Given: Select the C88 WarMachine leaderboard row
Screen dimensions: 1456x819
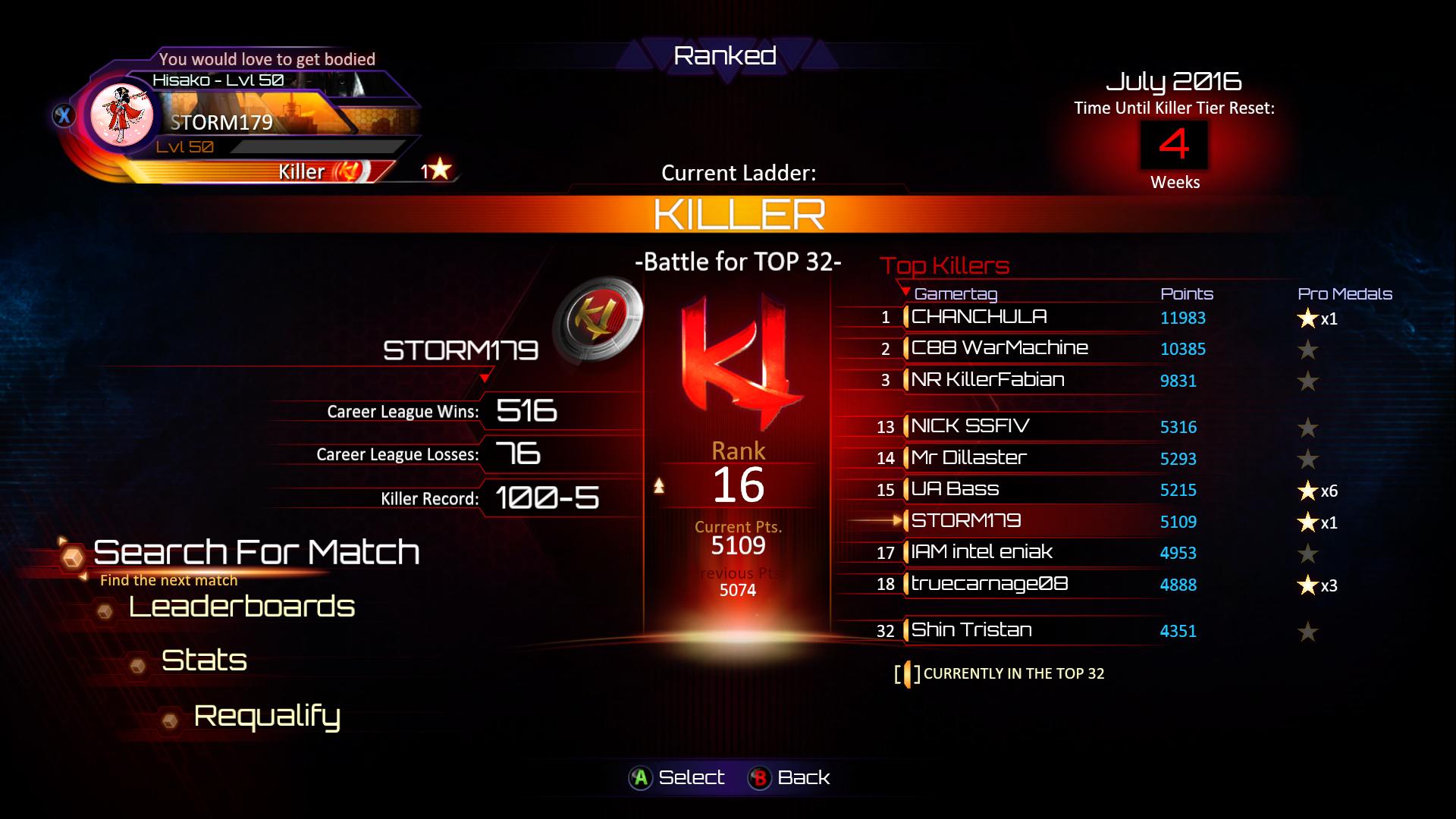Looking at the screenshot, I should click(999, 348).
